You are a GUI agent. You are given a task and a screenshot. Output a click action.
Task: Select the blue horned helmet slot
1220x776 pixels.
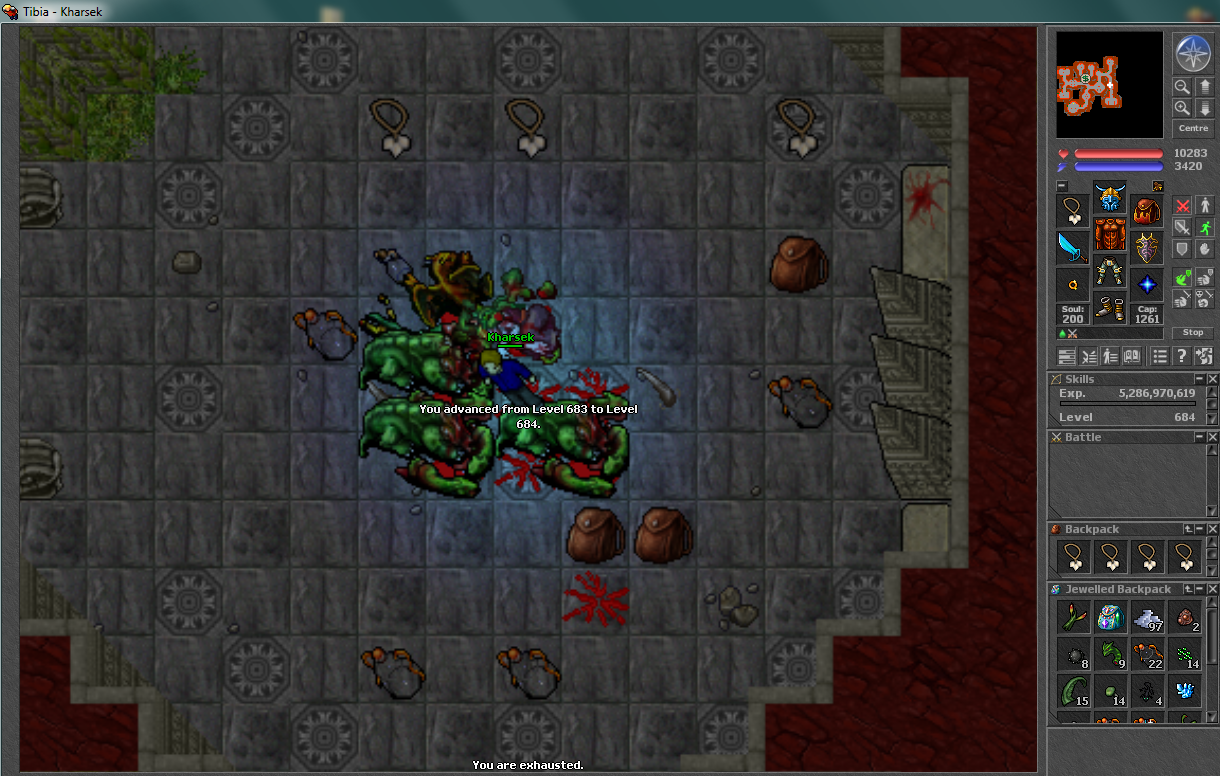point(1110,197)
